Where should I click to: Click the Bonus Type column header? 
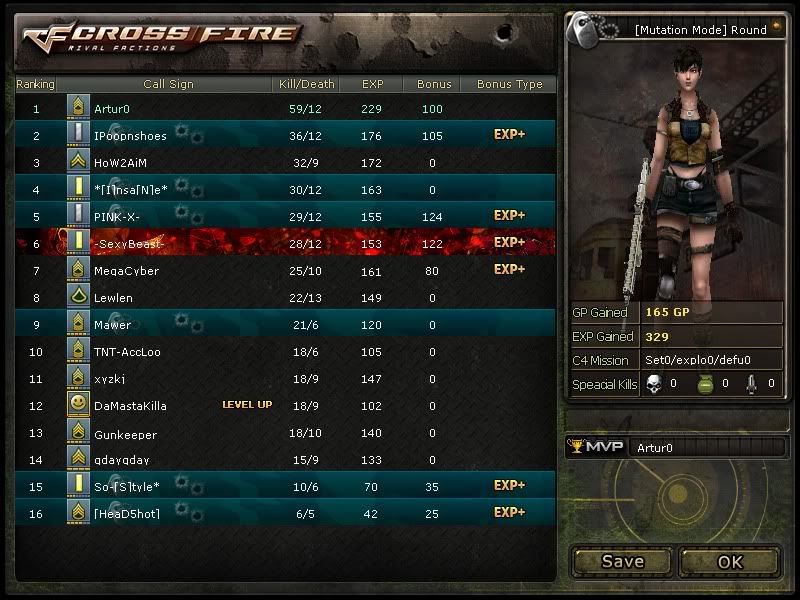point(509,84)
